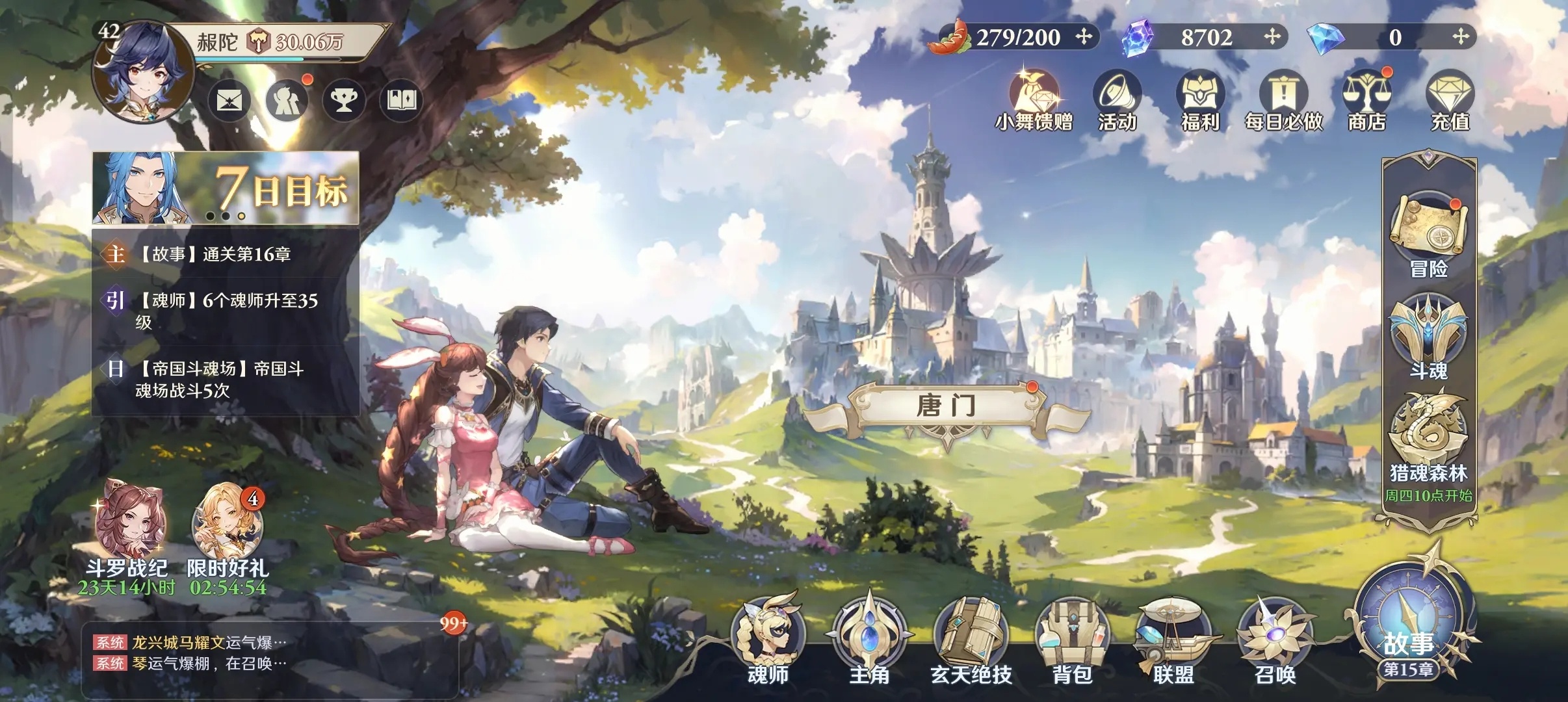Open the 充值 recharge screen

1450,101
